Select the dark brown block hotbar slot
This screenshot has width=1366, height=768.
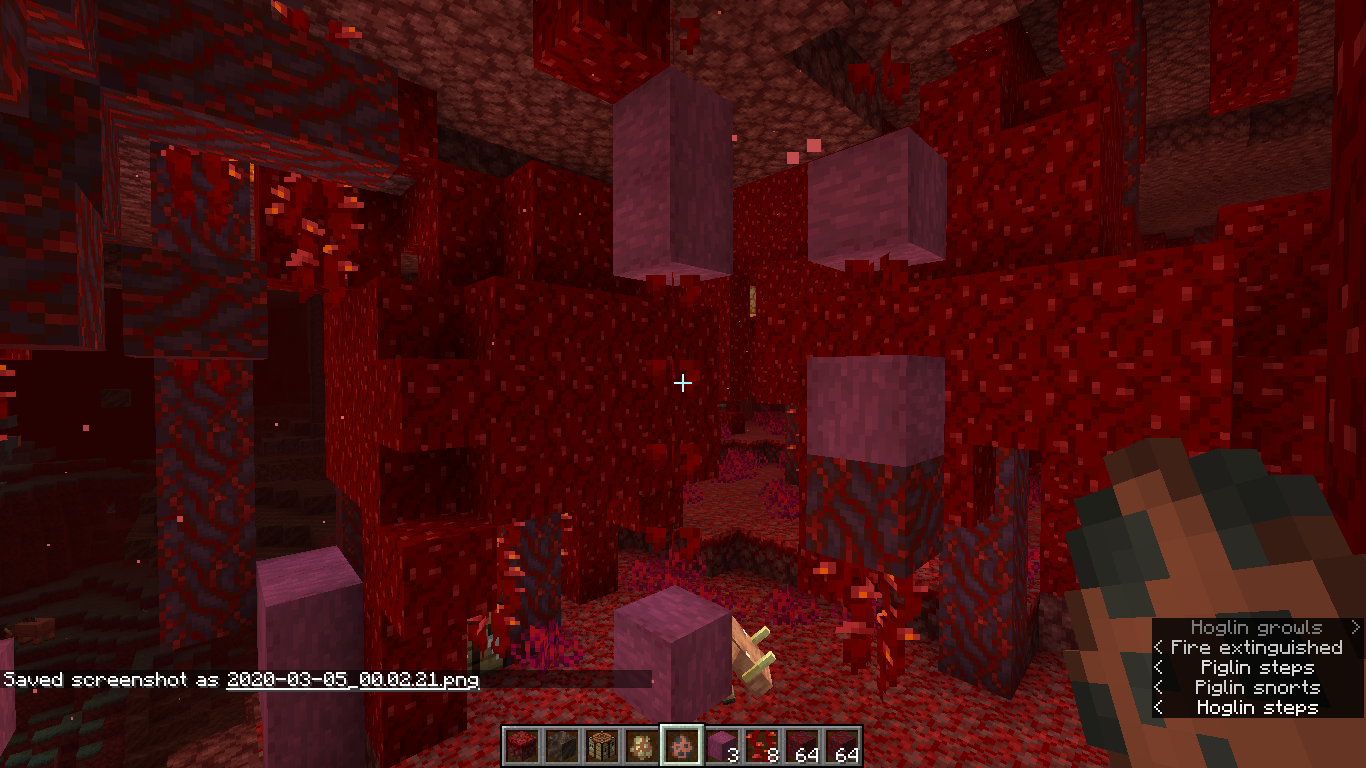(x=561, y=746)
